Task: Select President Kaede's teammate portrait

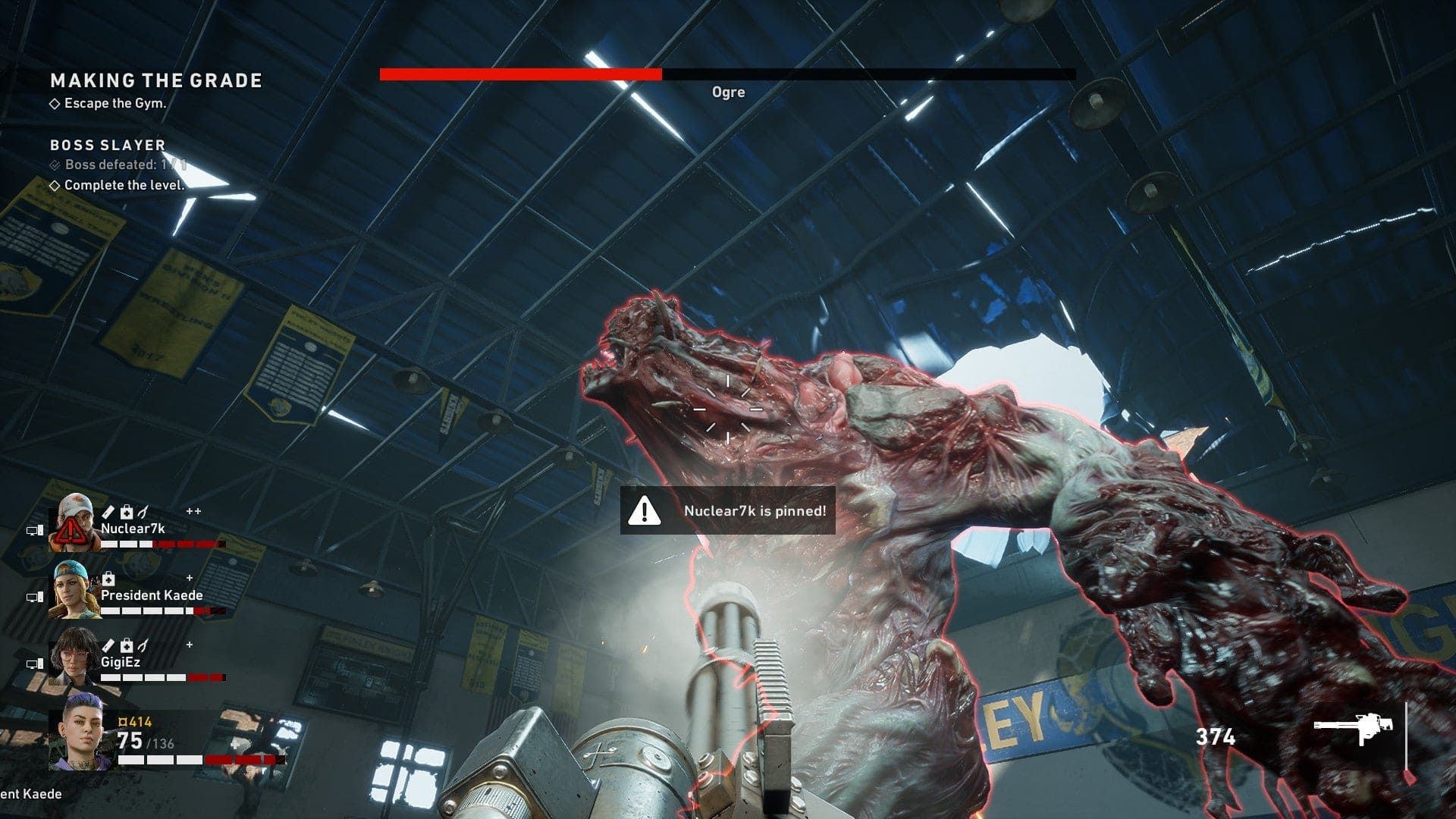Action: [74, 589]
